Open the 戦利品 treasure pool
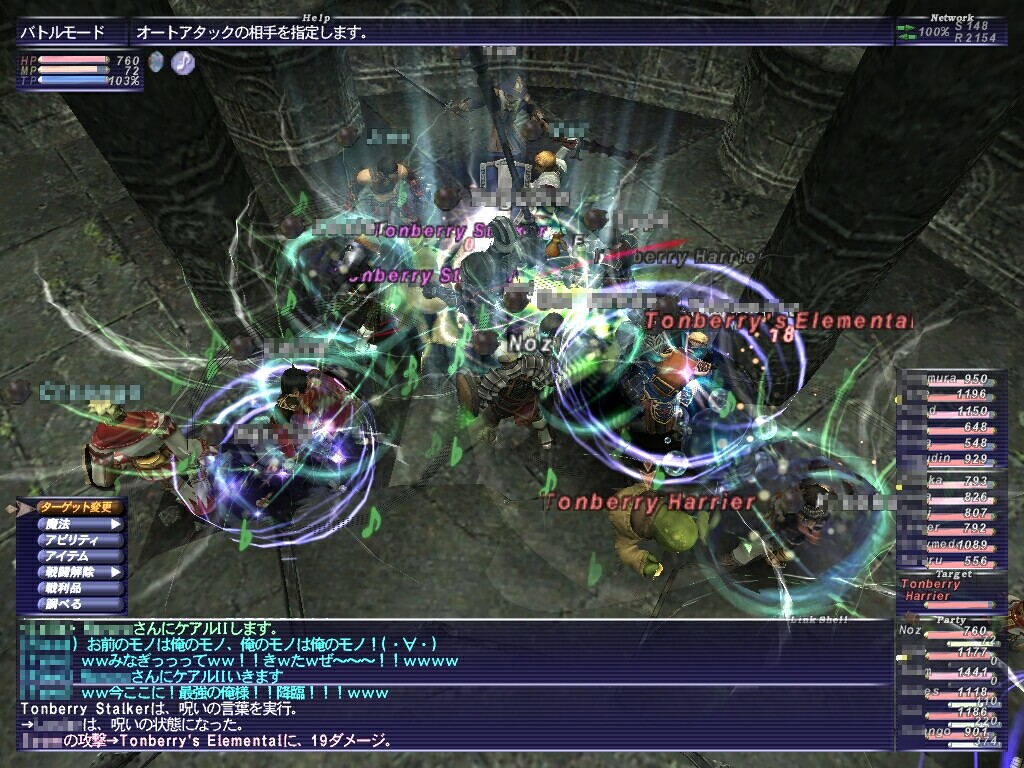 pyautogui.click(x=78, y=589)
